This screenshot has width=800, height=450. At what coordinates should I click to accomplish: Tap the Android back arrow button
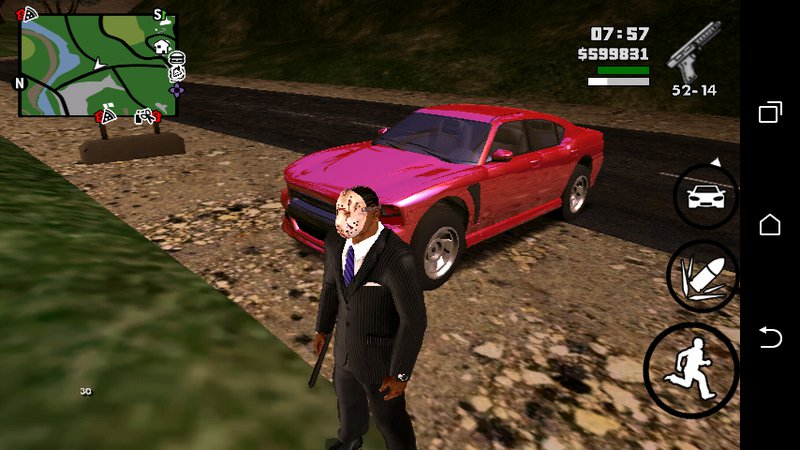[770, 338]
